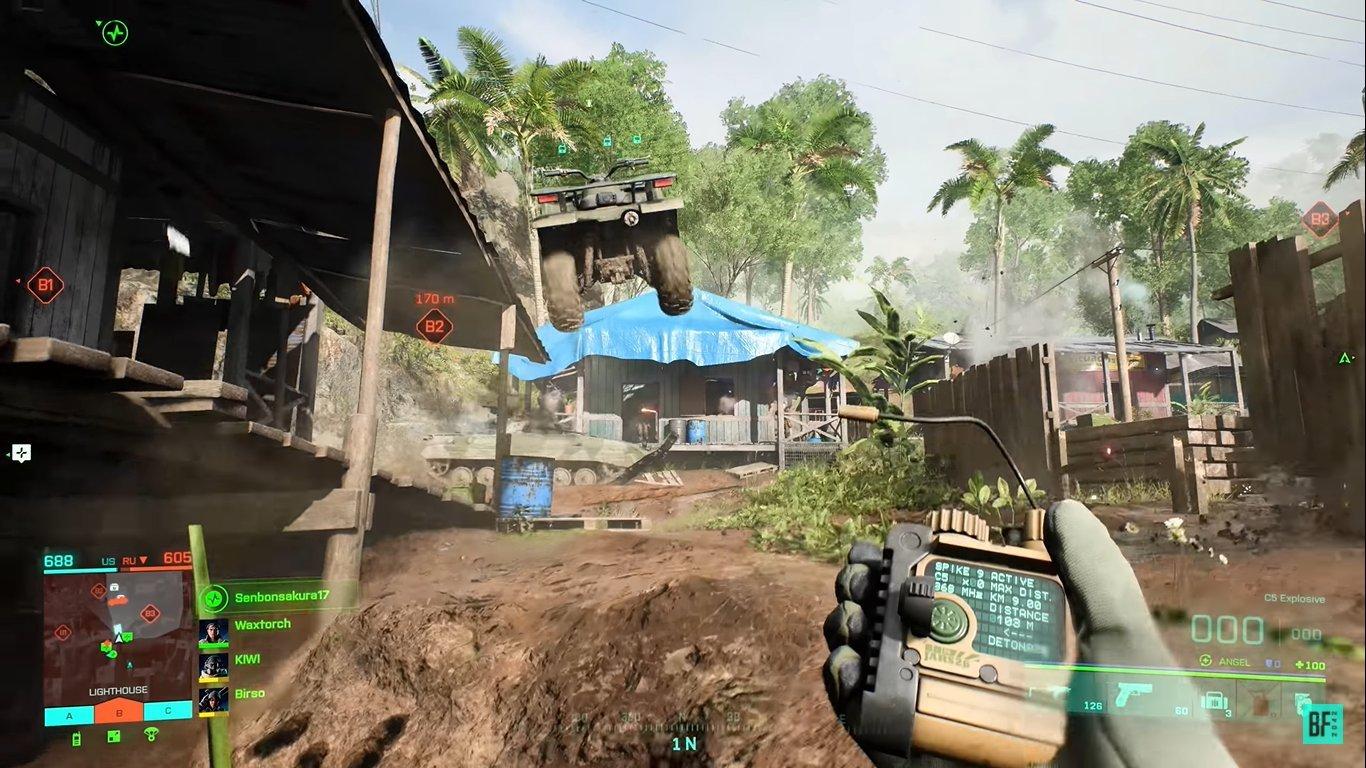Select the Angel specialist icon
Image resolution: width=1366 pixels, height=768 pixels.
point(1204,659)
